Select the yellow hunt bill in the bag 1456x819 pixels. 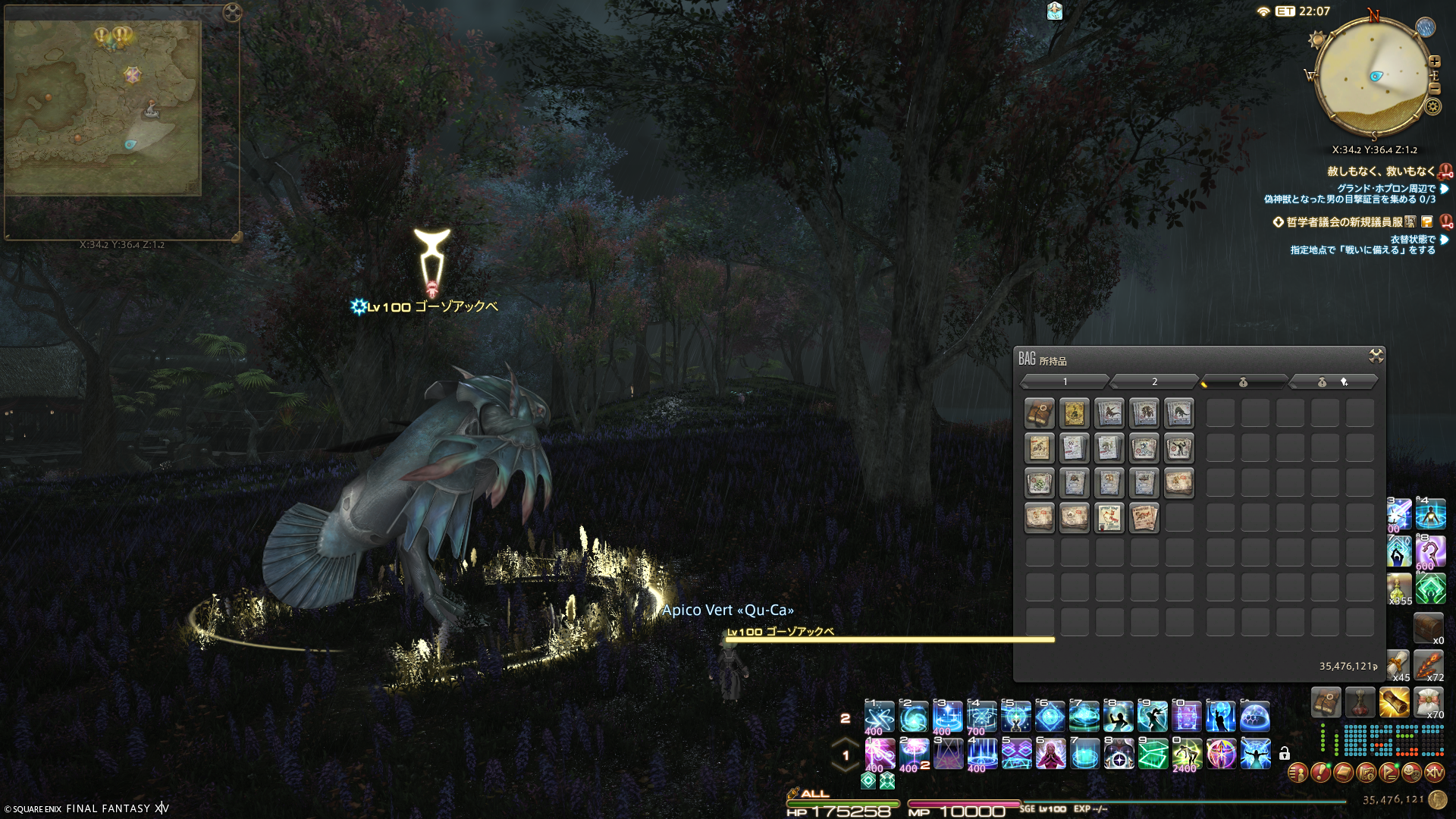tap(1074, 413)
